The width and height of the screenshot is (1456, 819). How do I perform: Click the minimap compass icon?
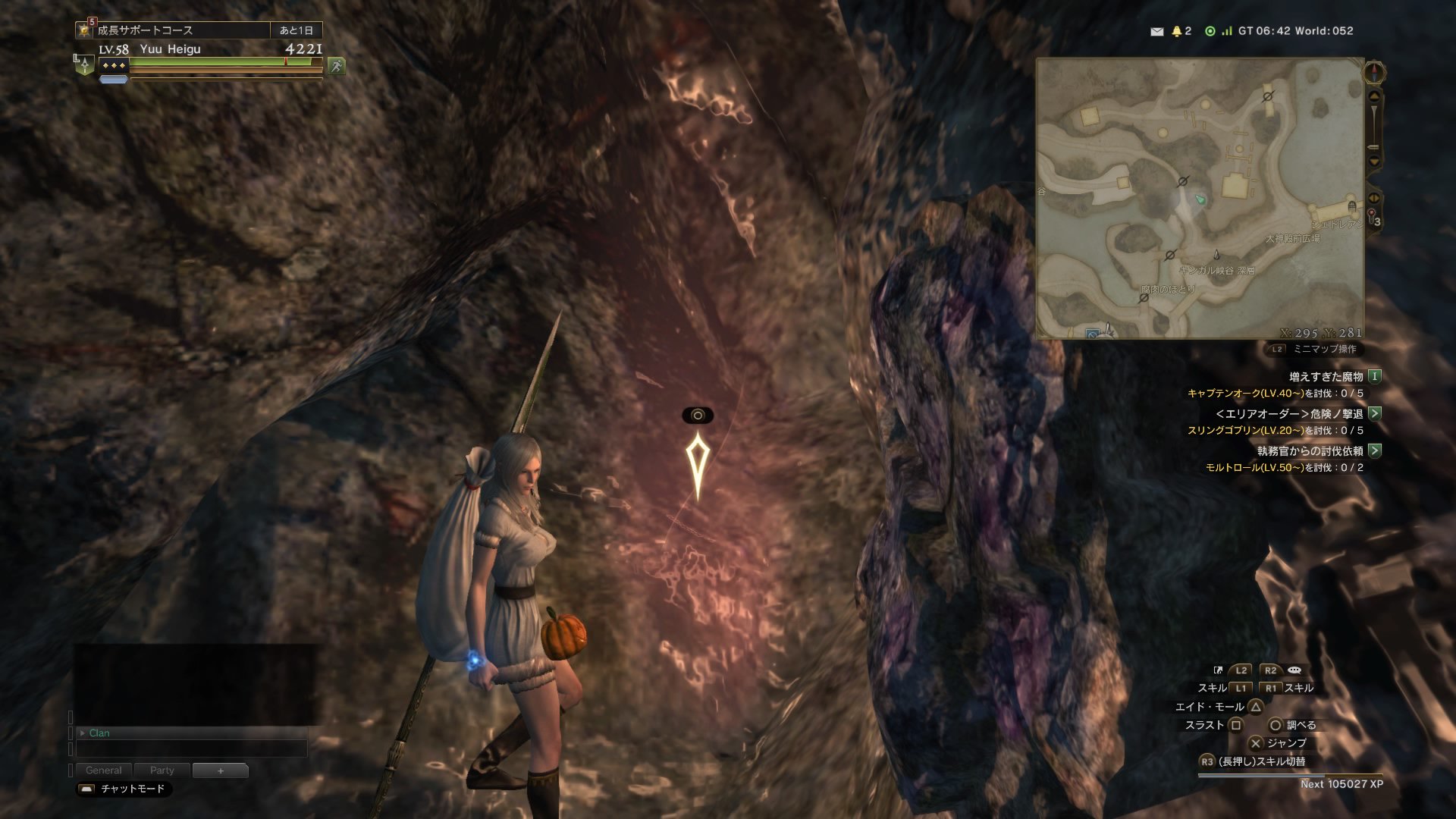(1374, 73)
